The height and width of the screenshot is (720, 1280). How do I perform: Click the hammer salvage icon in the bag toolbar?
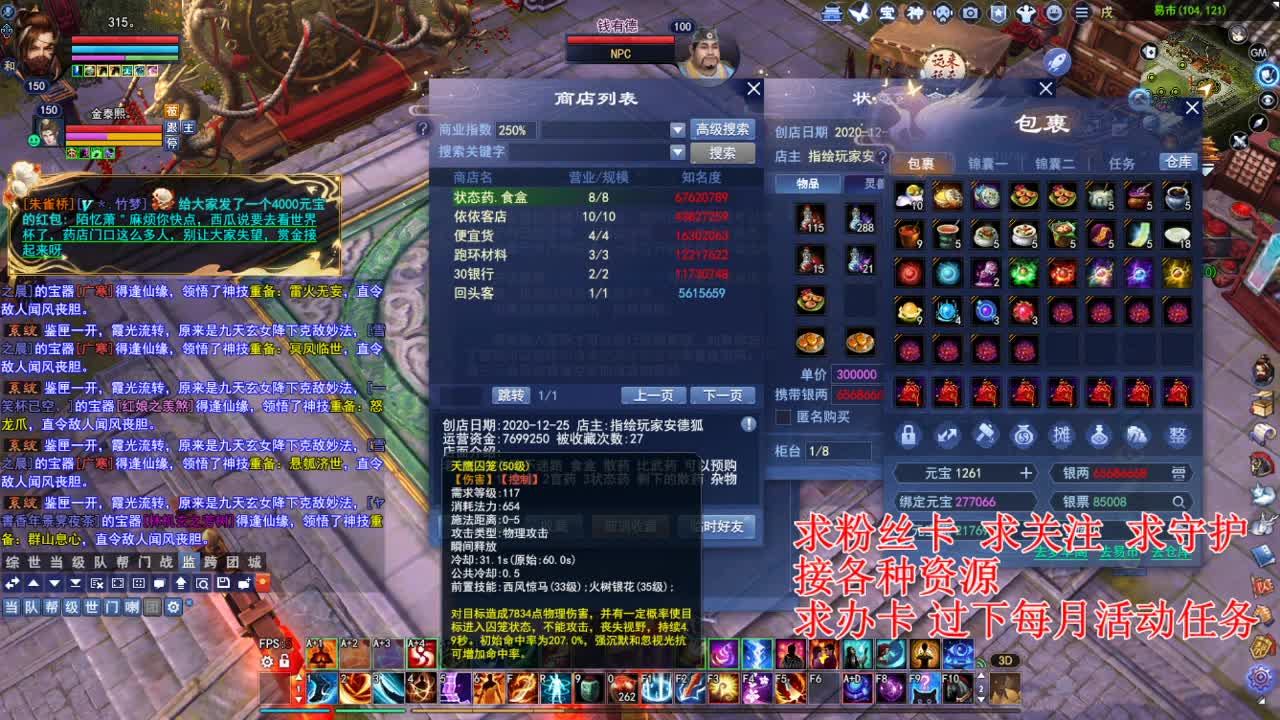pyautogui.click(x=985, y=435)
